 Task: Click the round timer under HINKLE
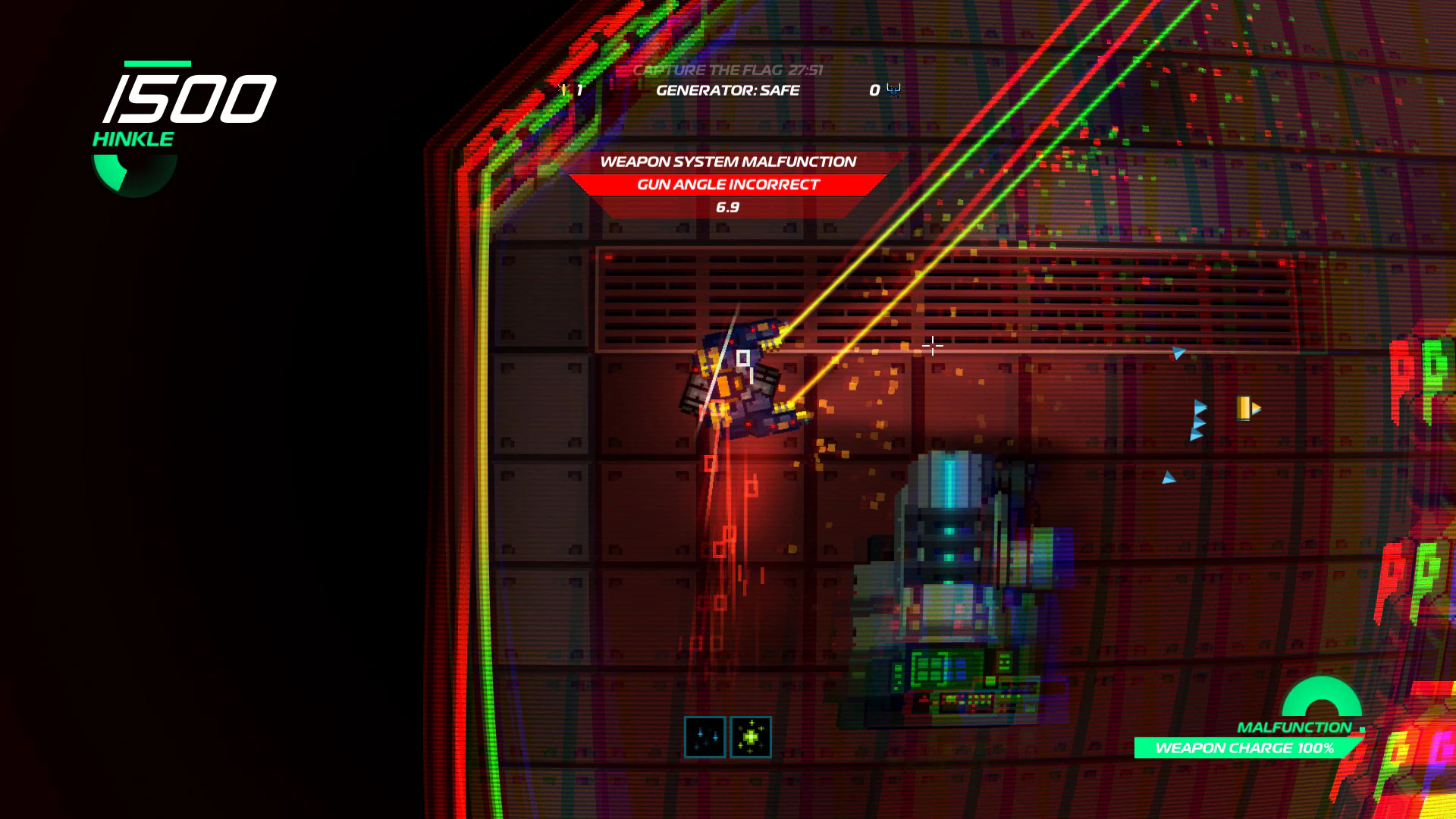(x=133, y=171)
